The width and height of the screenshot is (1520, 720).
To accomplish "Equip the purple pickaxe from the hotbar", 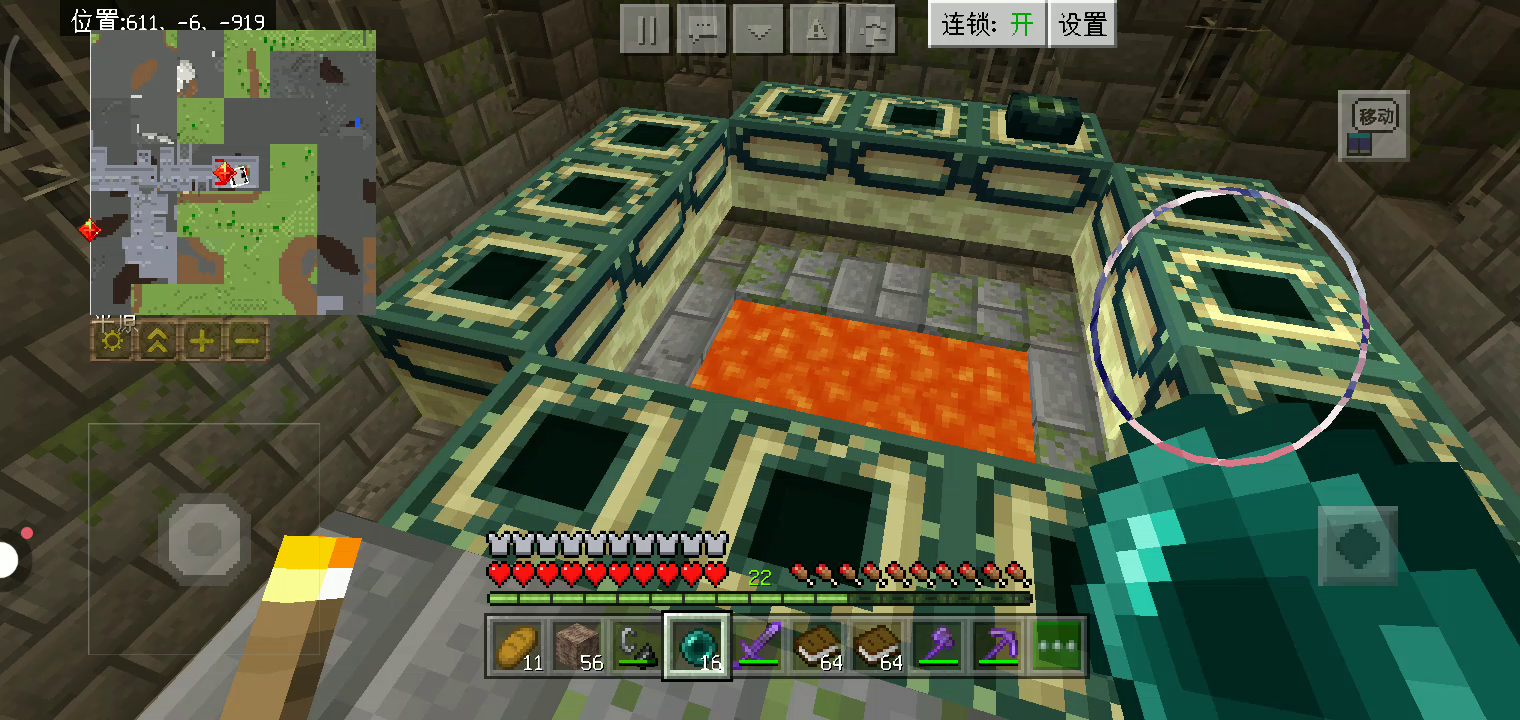I will pos(997,646).
